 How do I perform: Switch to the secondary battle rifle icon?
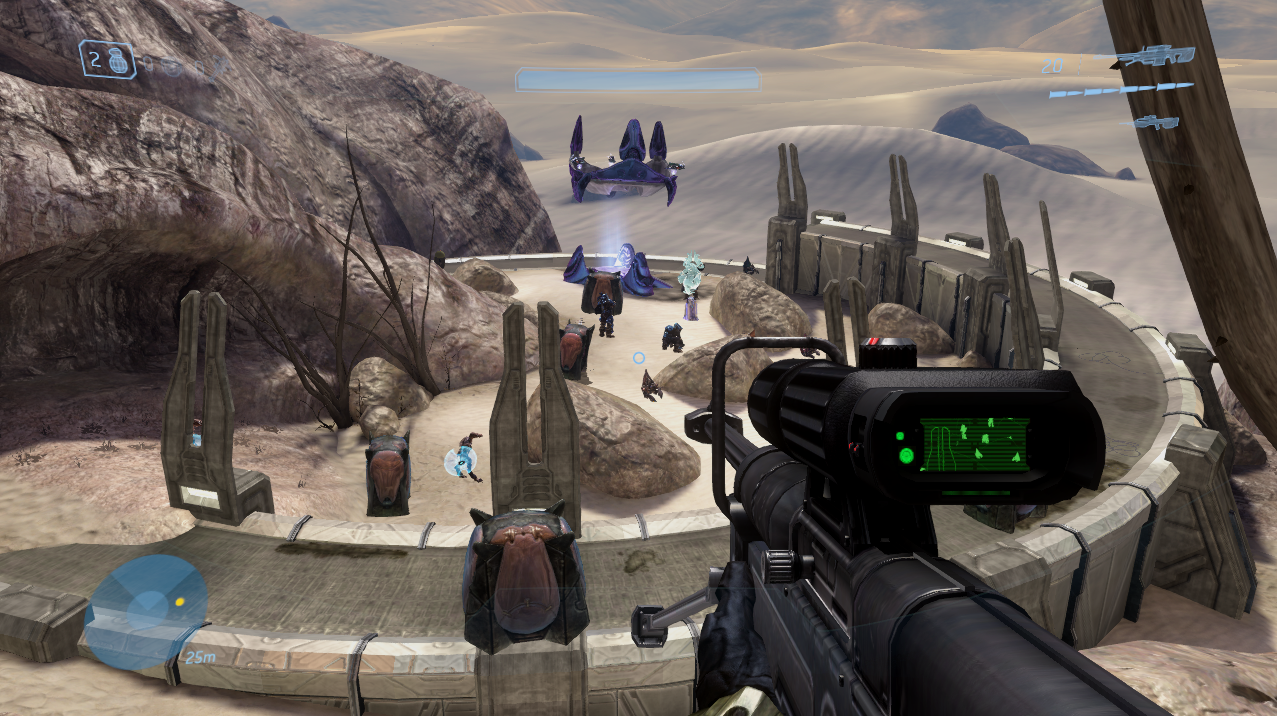[x=1153, y=122]
